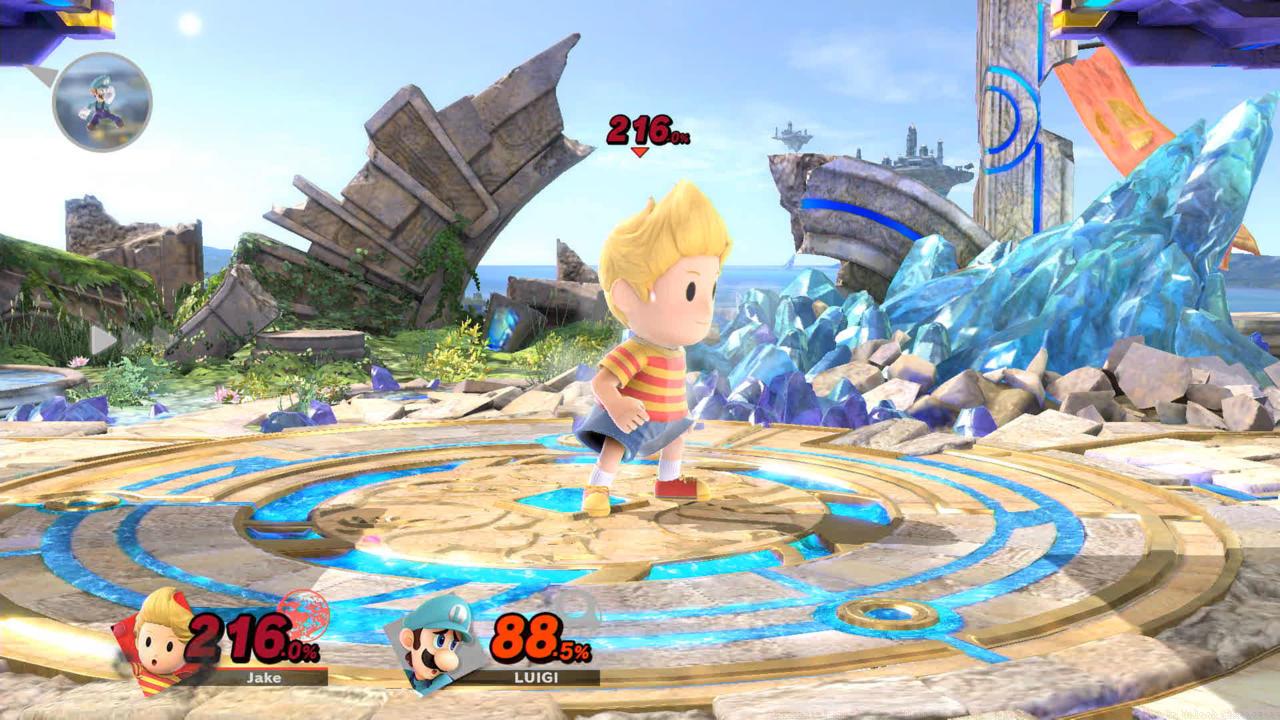Click the off-screen Luigi bubble indicator

click(101, 101)
